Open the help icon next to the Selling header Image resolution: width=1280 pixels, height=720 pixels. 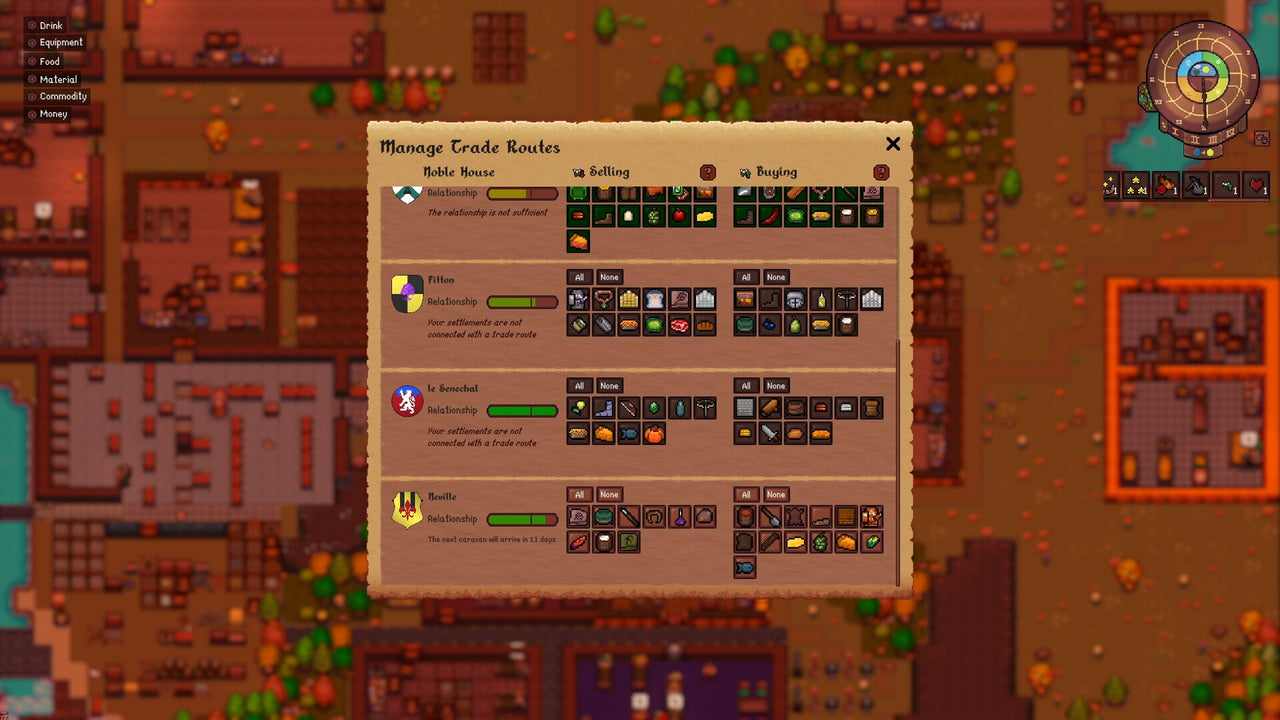point(706,172)
